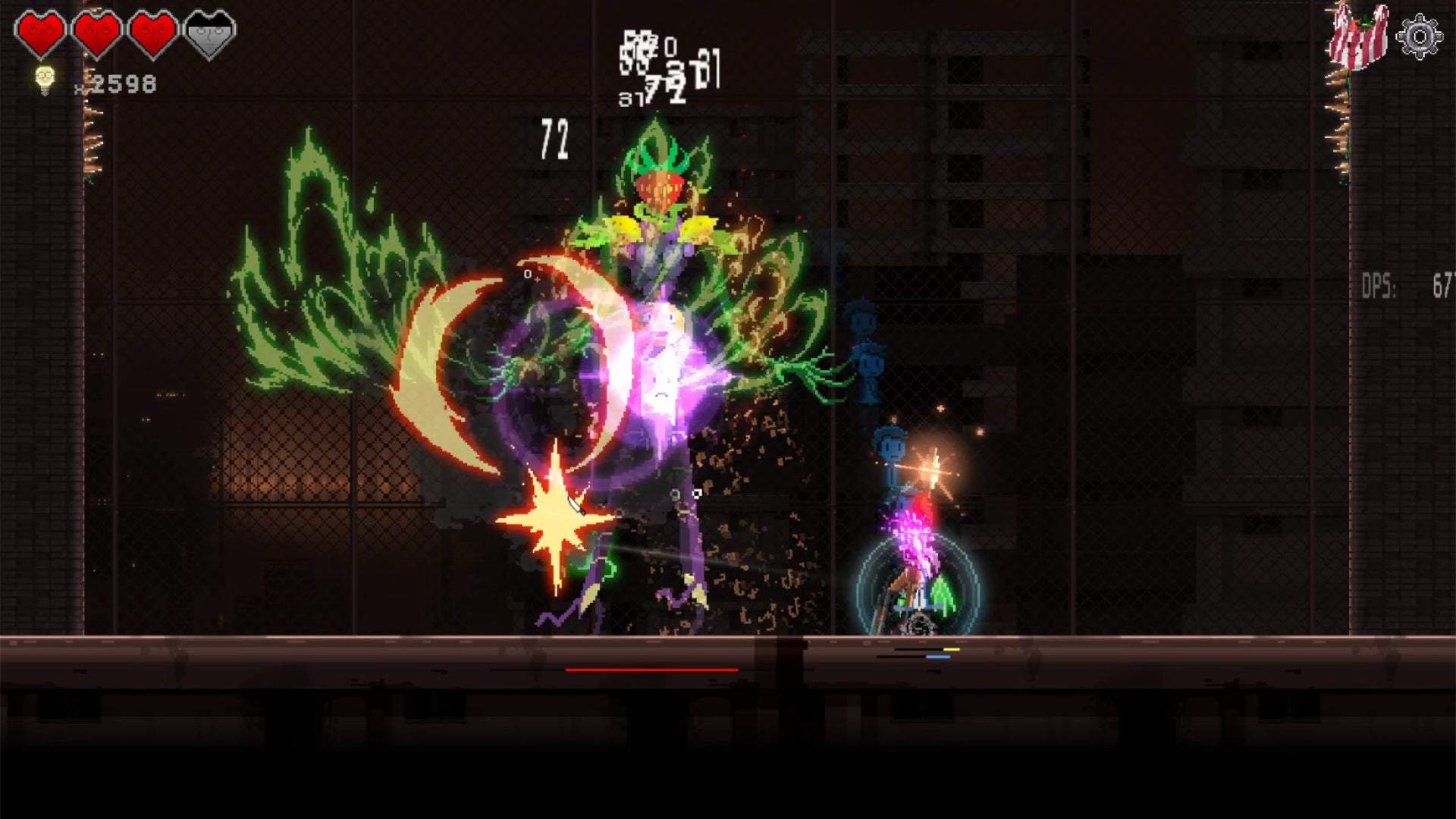The height and width of the screenshot is (819, 1456).
Task: Select the glowing lightbulb currency icon
Action: coord(45,80)
